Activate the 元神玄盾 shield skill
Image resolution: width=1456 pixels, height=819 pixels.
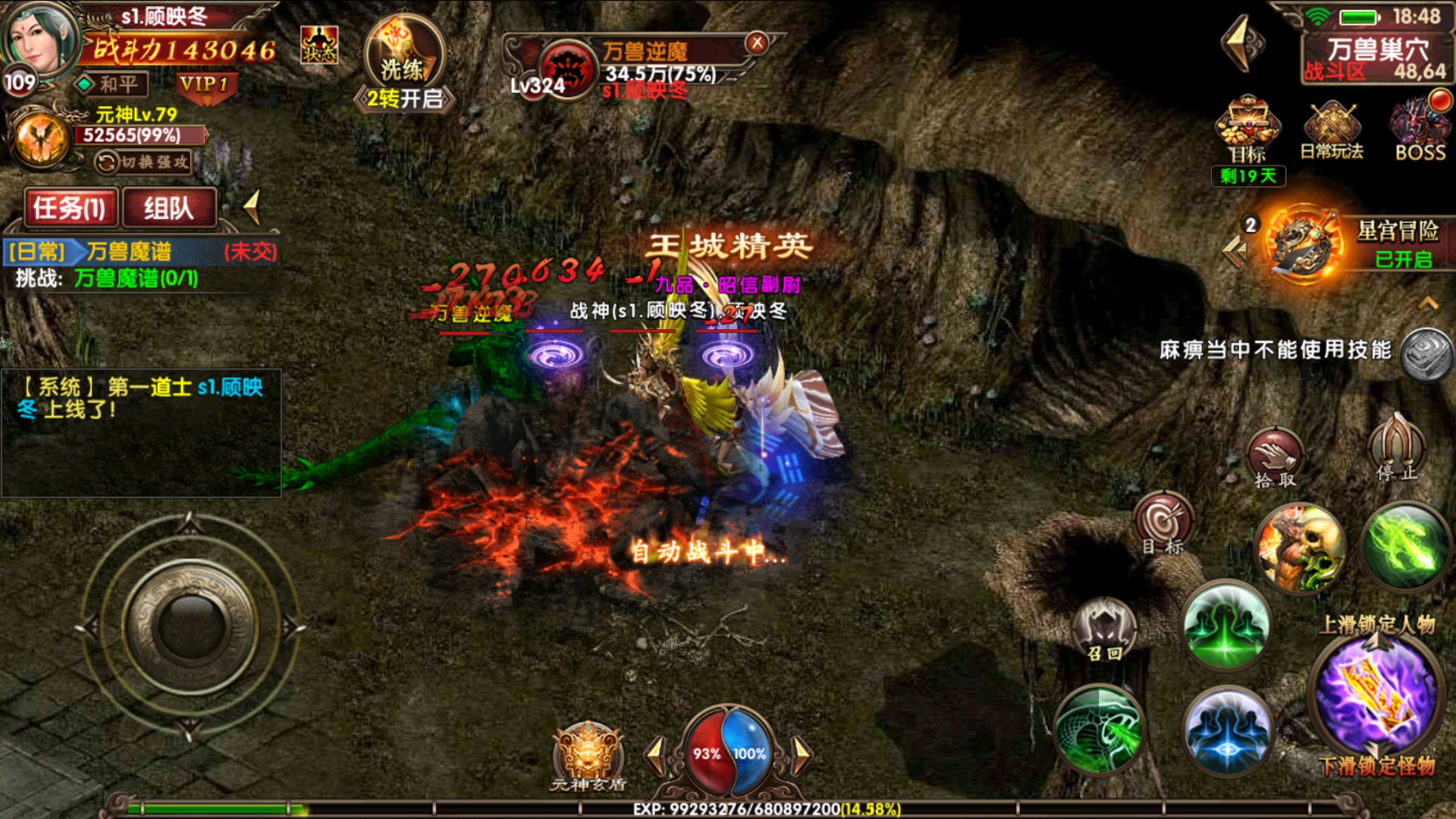[x=588, y=755]
